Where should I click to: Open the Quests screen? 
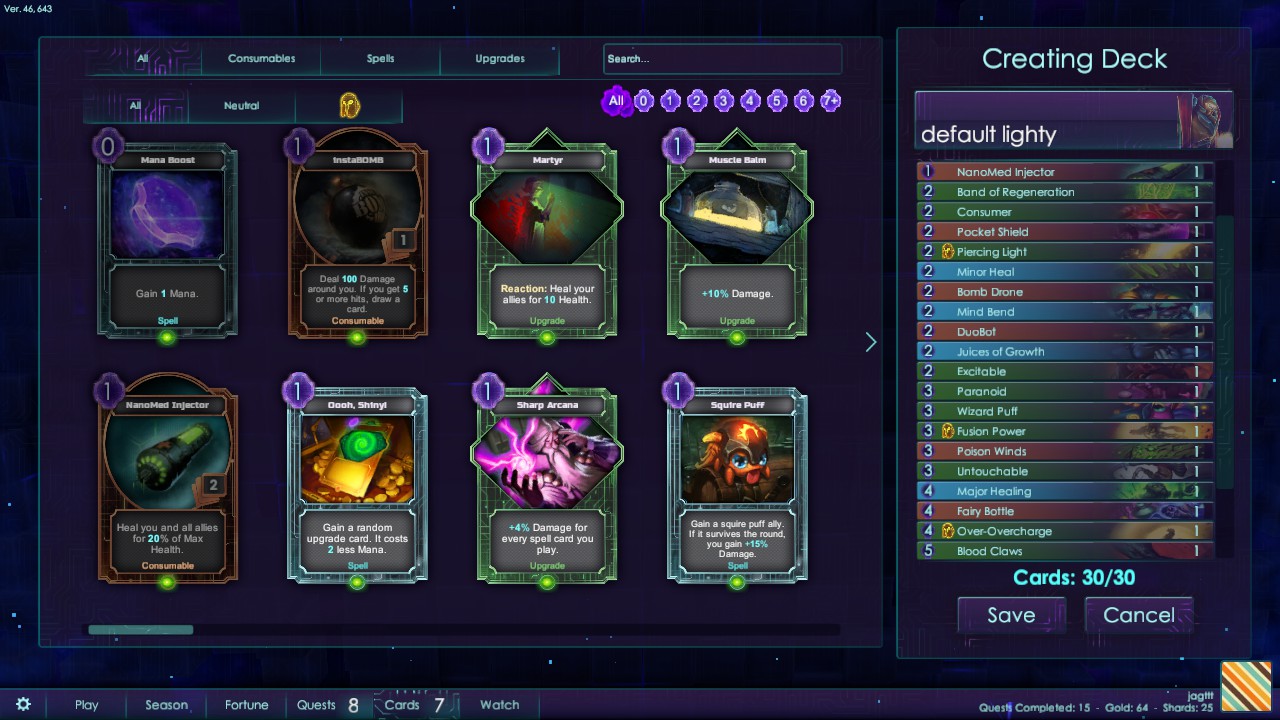point(316,705)
